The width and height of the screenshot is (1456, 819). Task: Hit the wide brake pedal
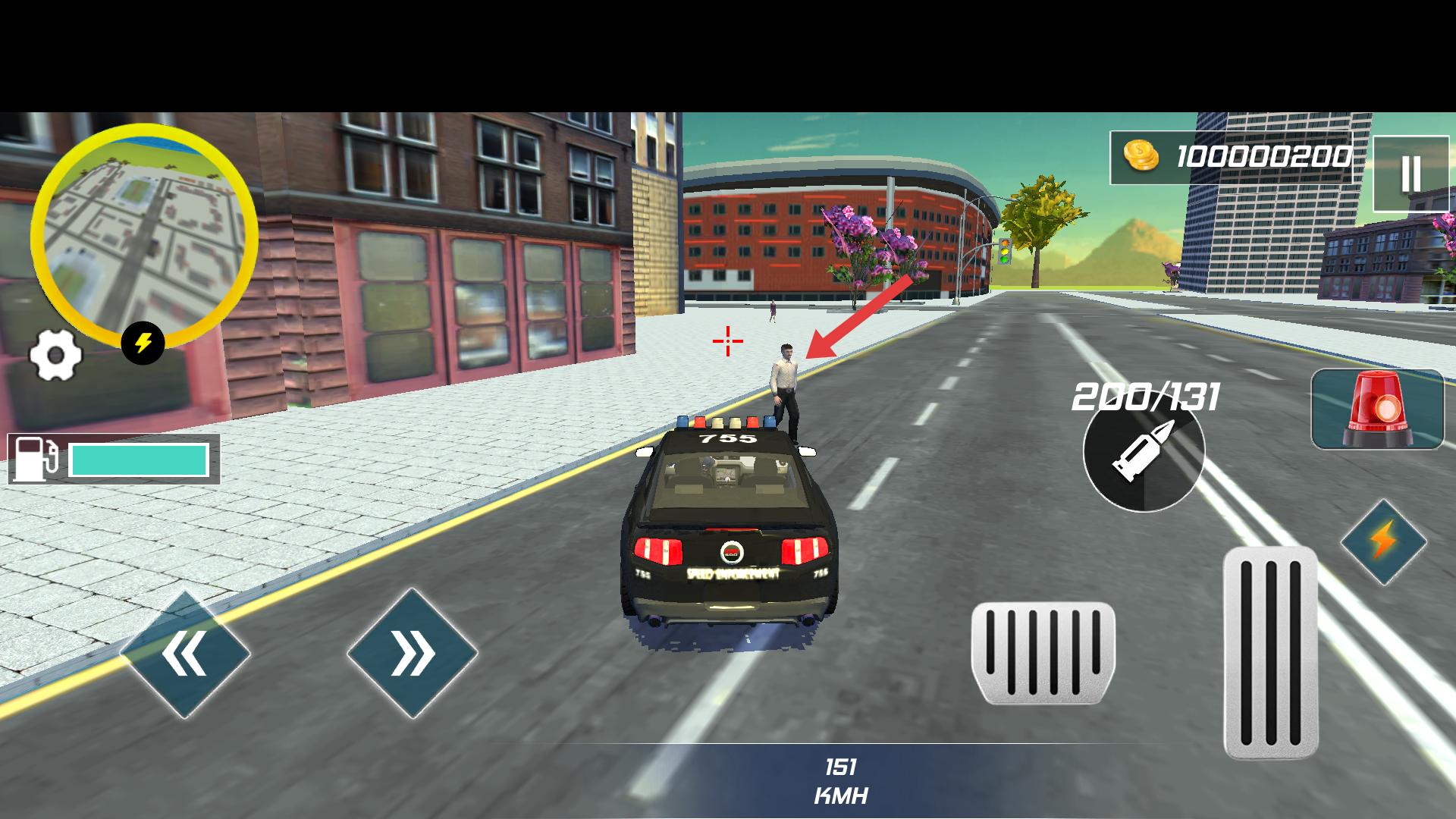pos(1043,652)
